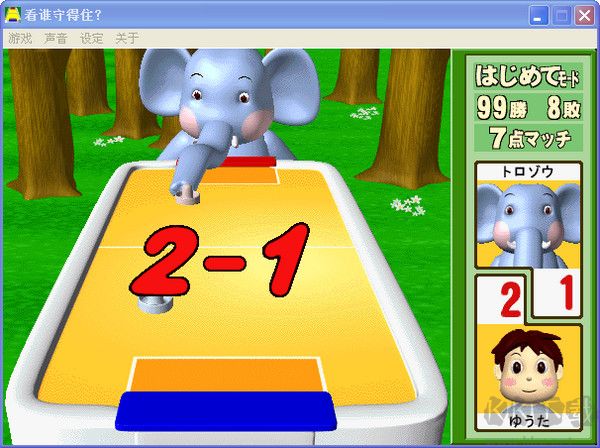This screenshot has width=600, height=448.
Task: Open the 设定 menu
Action: 92,38
